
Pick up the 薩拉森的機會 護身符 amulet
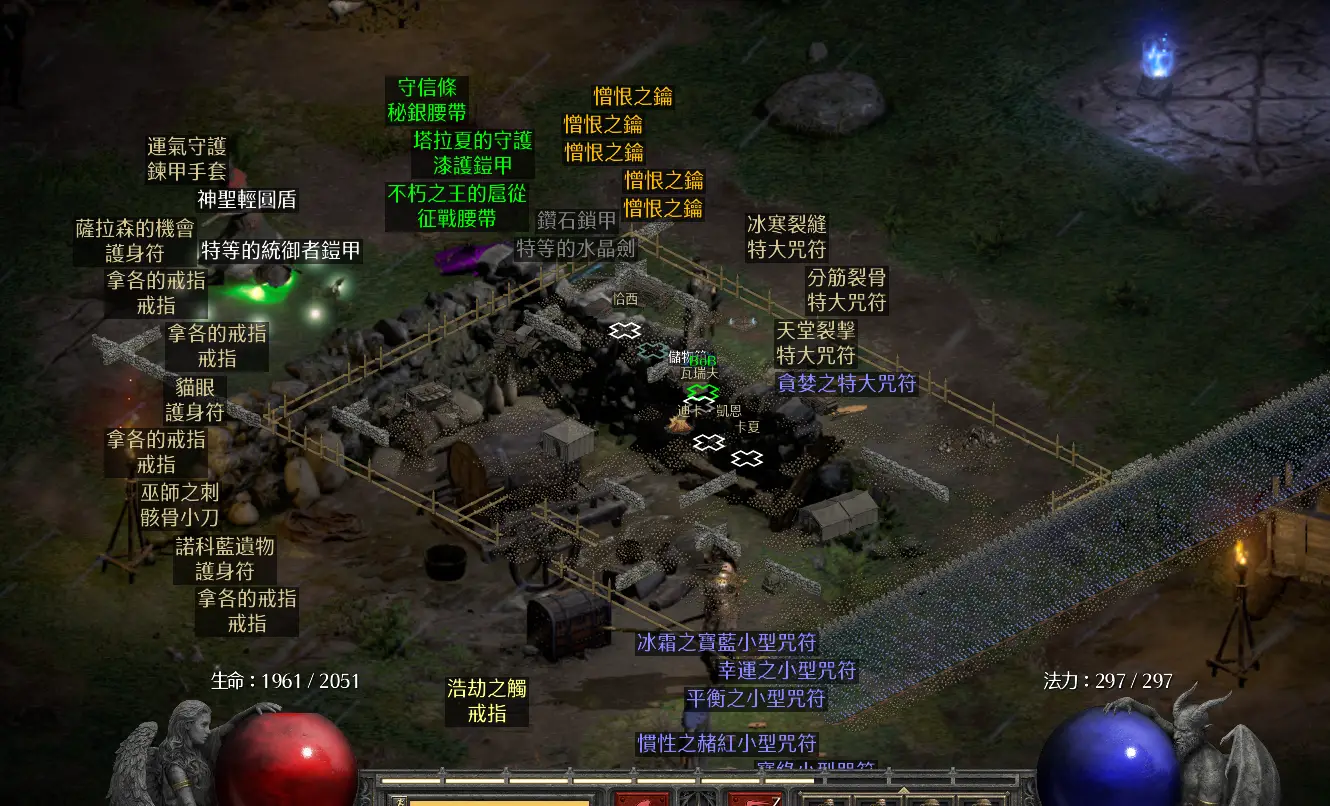135,241
